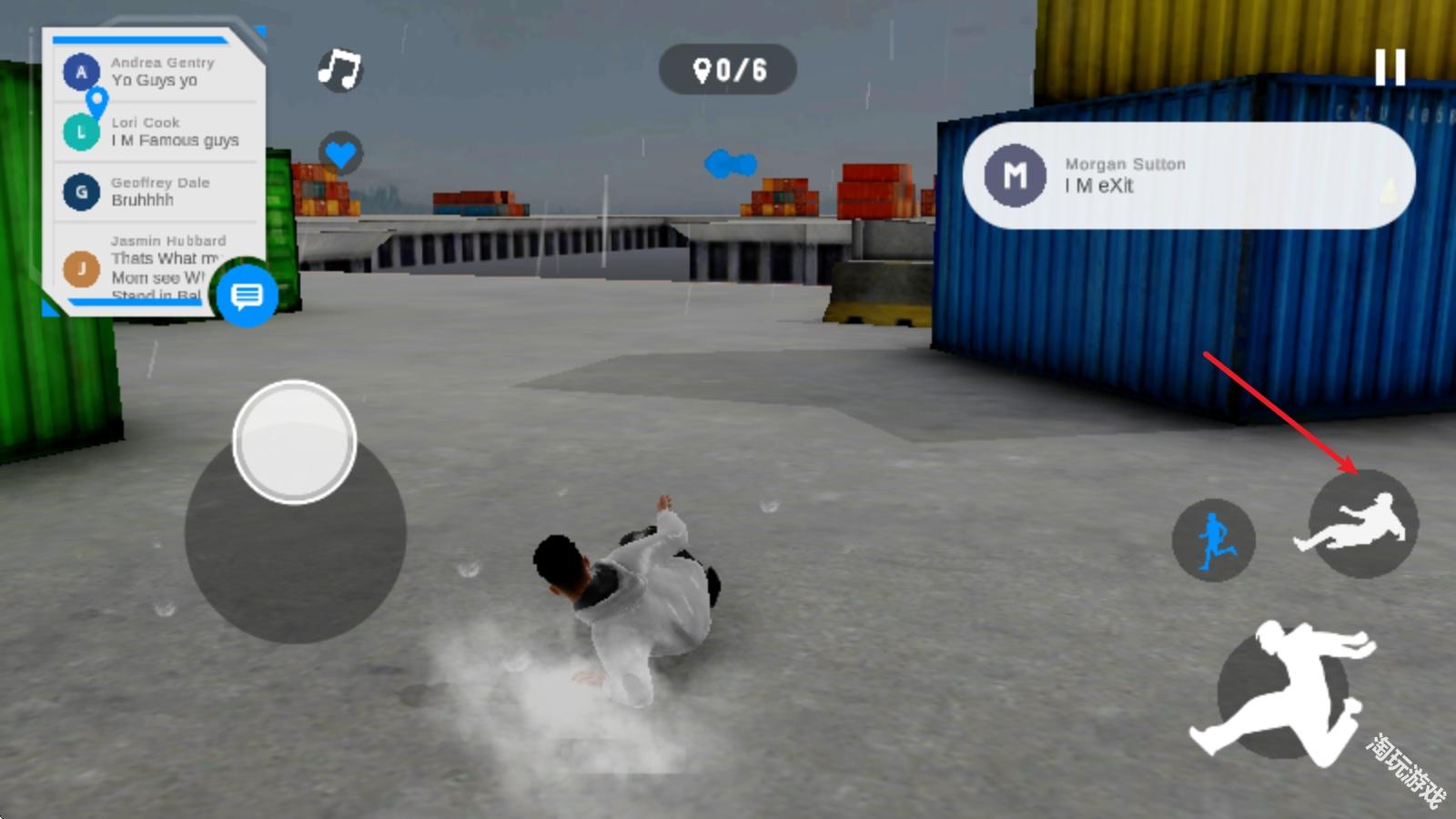The width and height of the screenshot is (1456, 819).
Task: Tap the blue running sprint button
Action: 1214,541
